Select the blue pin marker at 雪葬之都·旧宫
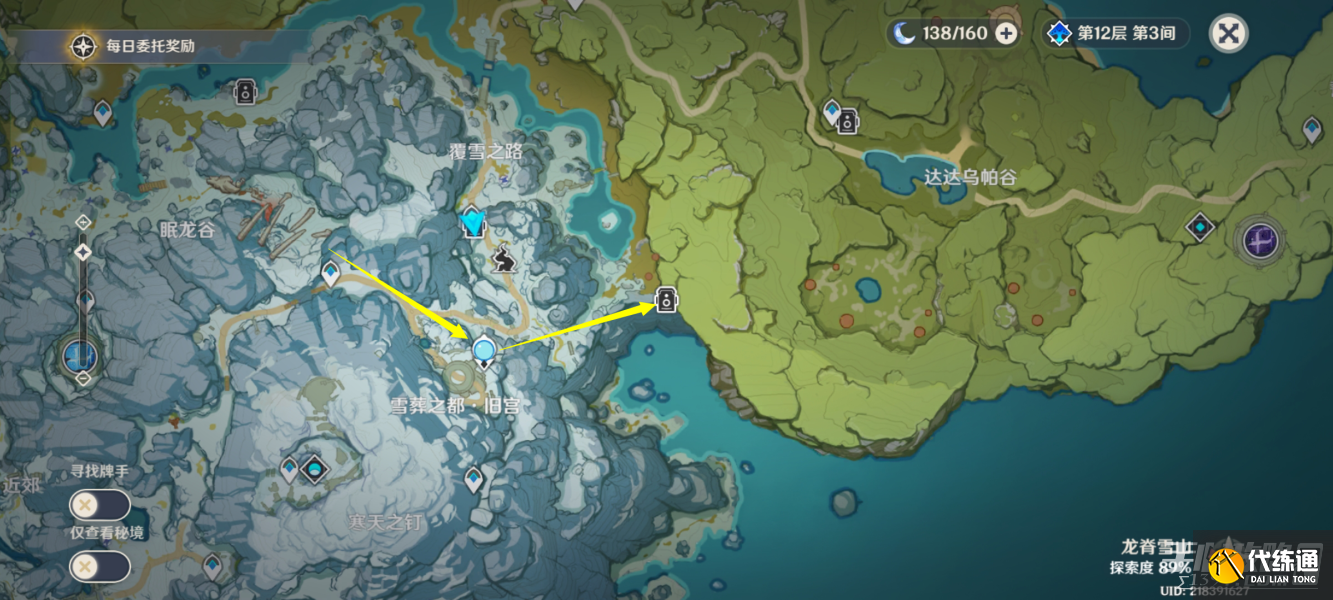The width and height of the screenshot is (1333, 600). point(484,351)
